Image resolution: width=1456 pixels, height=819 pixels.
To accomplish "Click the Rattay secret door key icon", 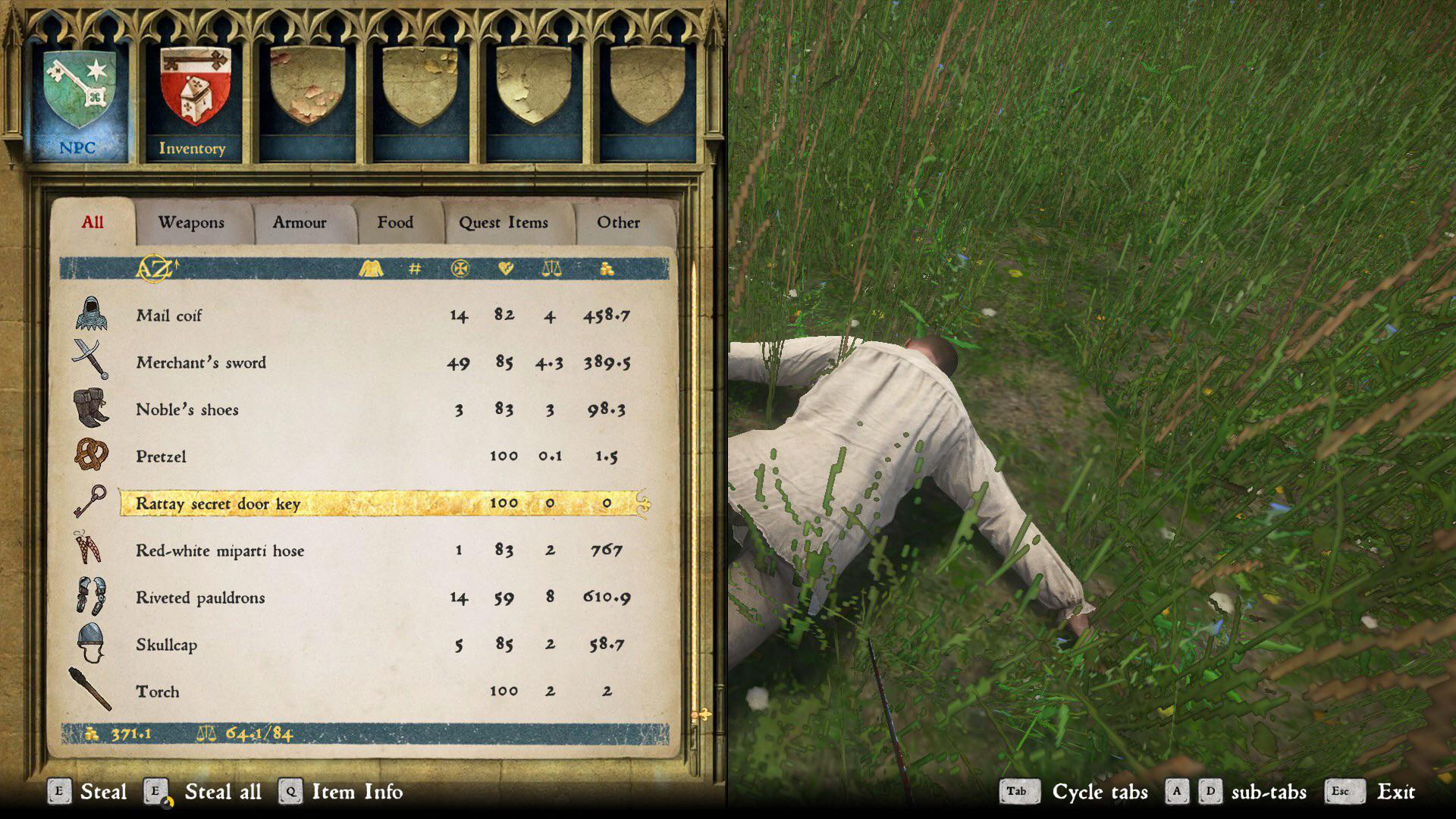I will [x=90, y=502].
